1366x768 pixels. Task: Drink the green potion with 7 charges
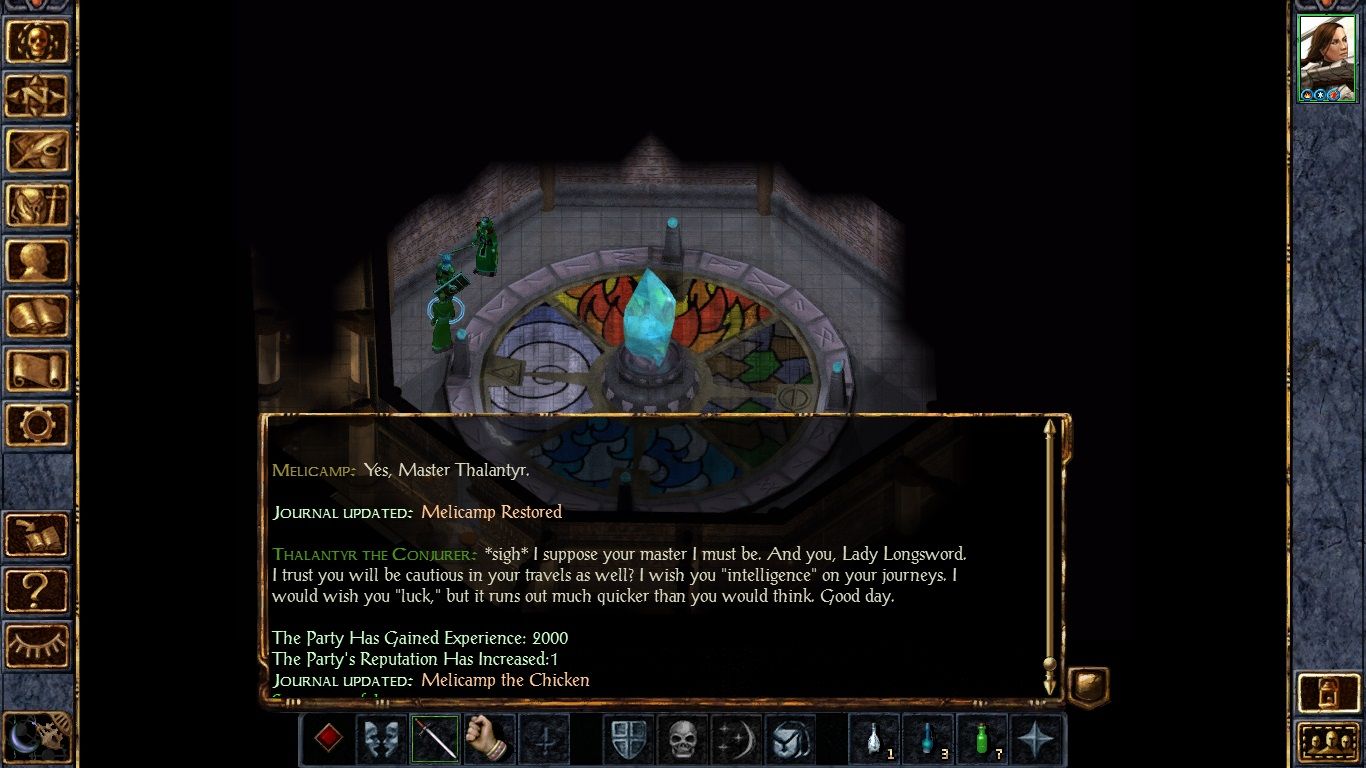(x=982, y=738)
